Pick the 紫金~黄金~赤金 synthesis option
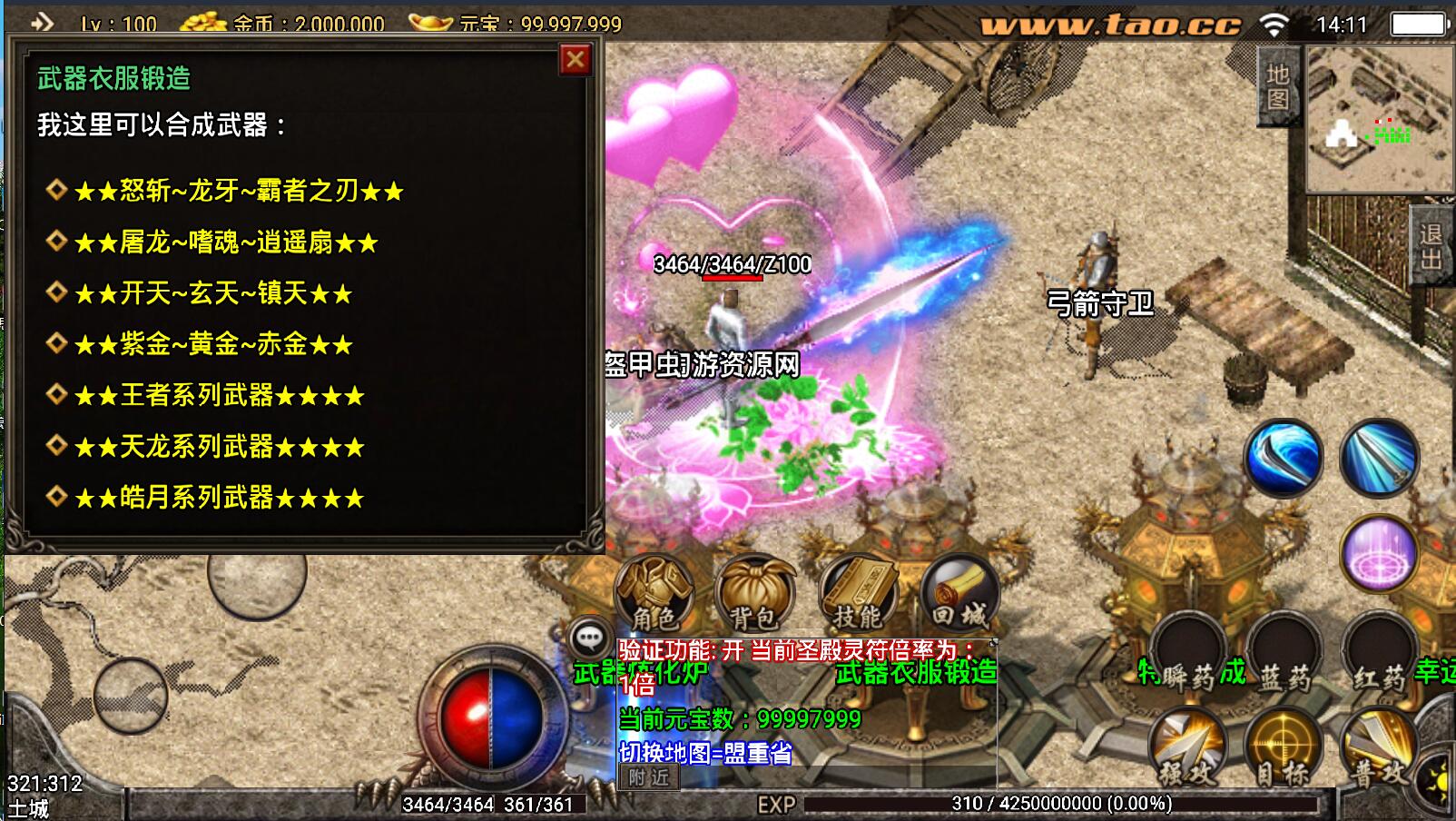1456x821 pixels. [x=212, y=344]
